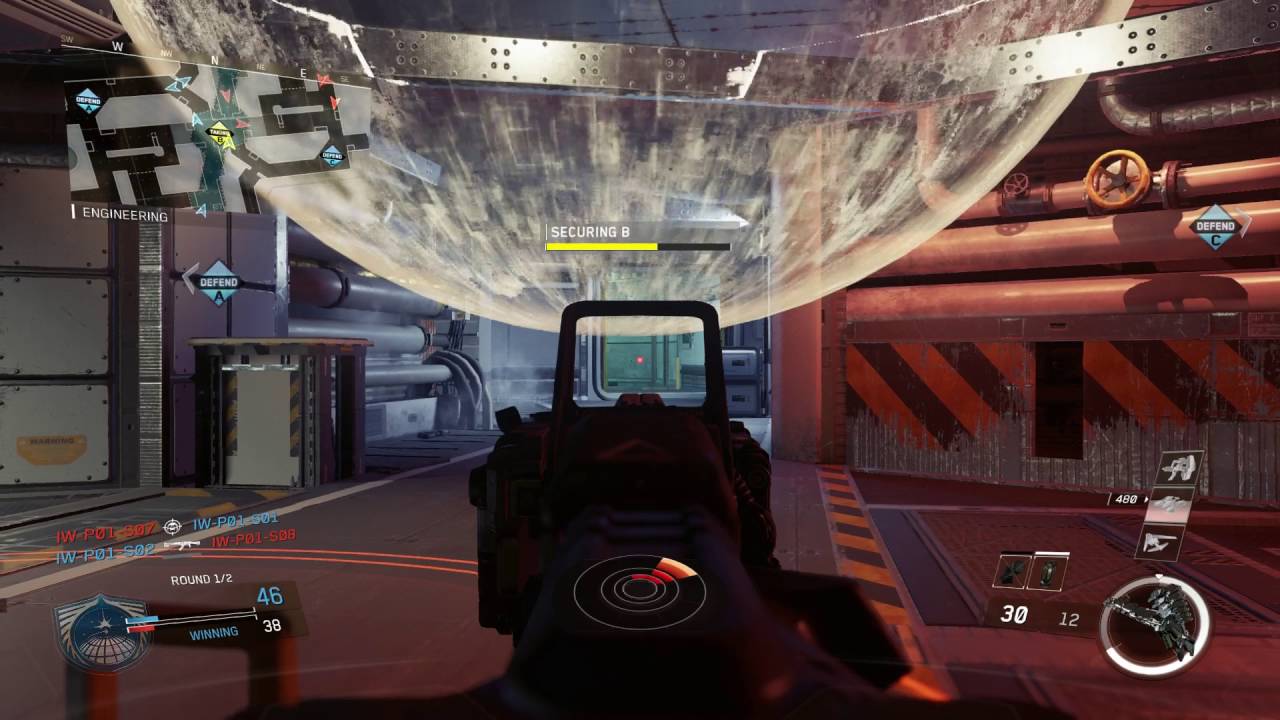Select the tactical grenade equipment slot
Screen dimensions: 1280x720
[x=1045, y=570]
